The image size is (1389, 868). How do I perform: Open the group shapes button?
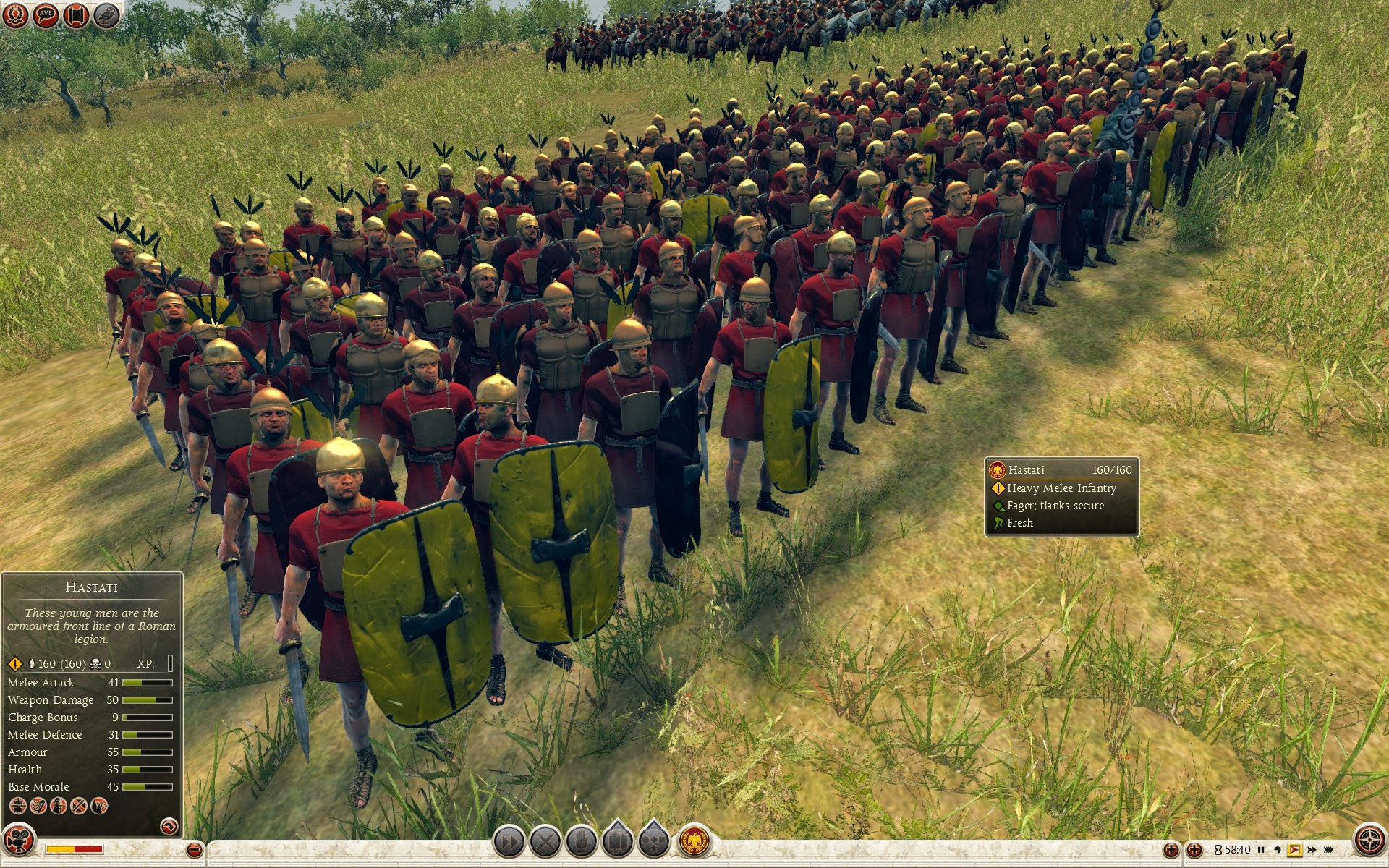pos(654,841)
